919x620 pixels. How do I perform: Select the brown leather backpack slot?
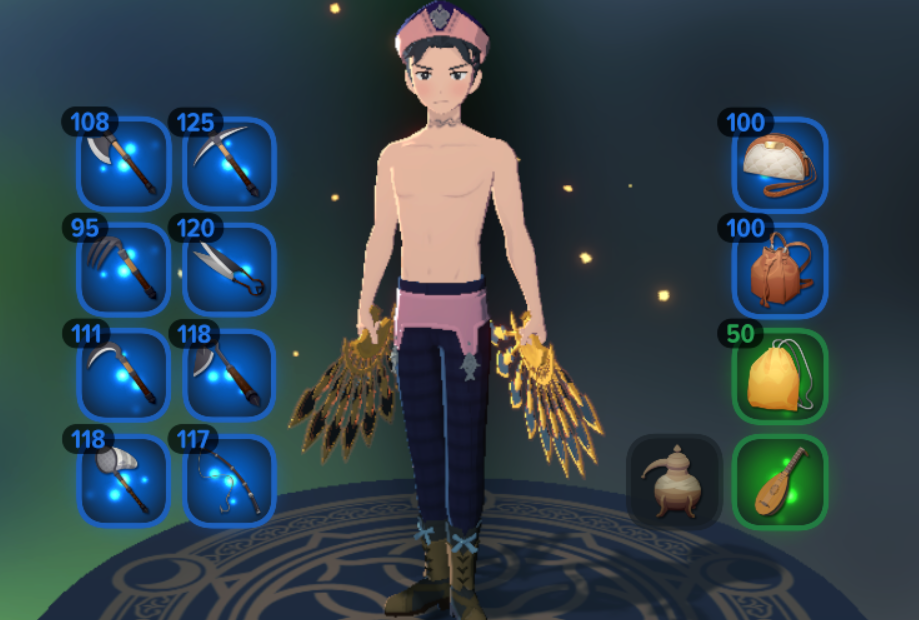[780, 271]
